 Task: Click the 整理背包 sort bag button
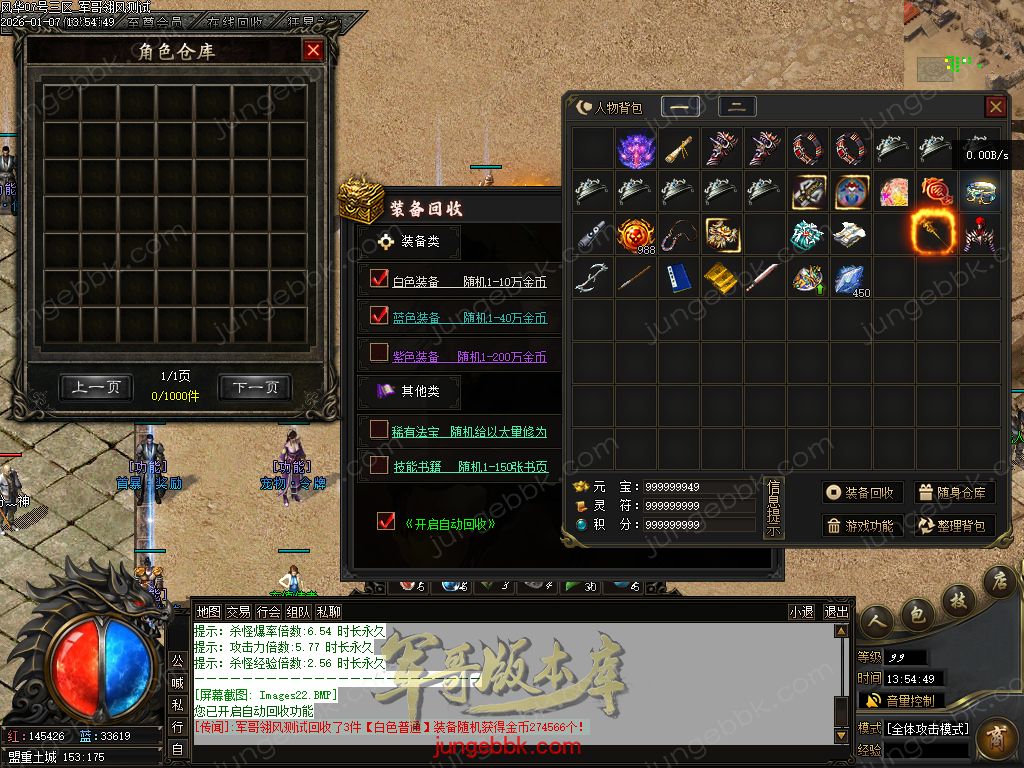(x=954, y=525)
